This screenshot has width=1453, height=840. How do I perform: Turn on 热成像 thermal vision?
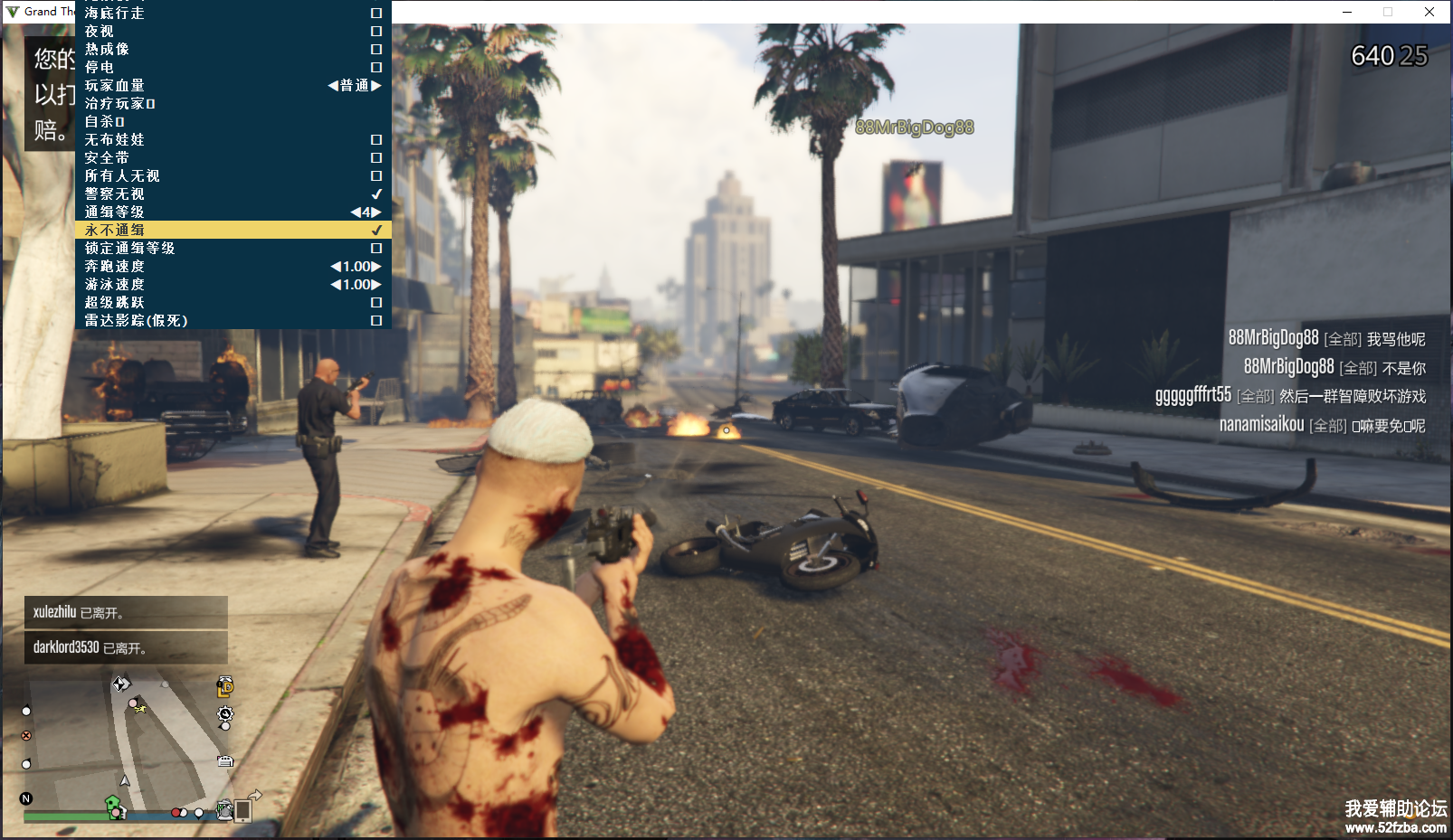pyautogui.click(x=376, y=50)
